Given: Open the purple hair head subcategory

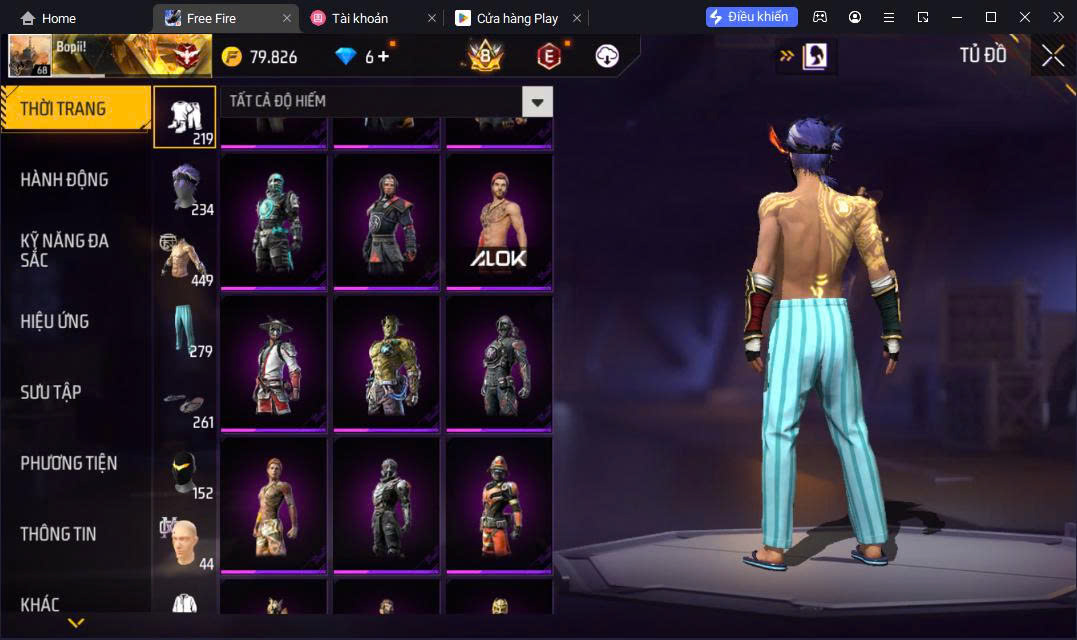Looking at the screenshot, I should 184,188.
